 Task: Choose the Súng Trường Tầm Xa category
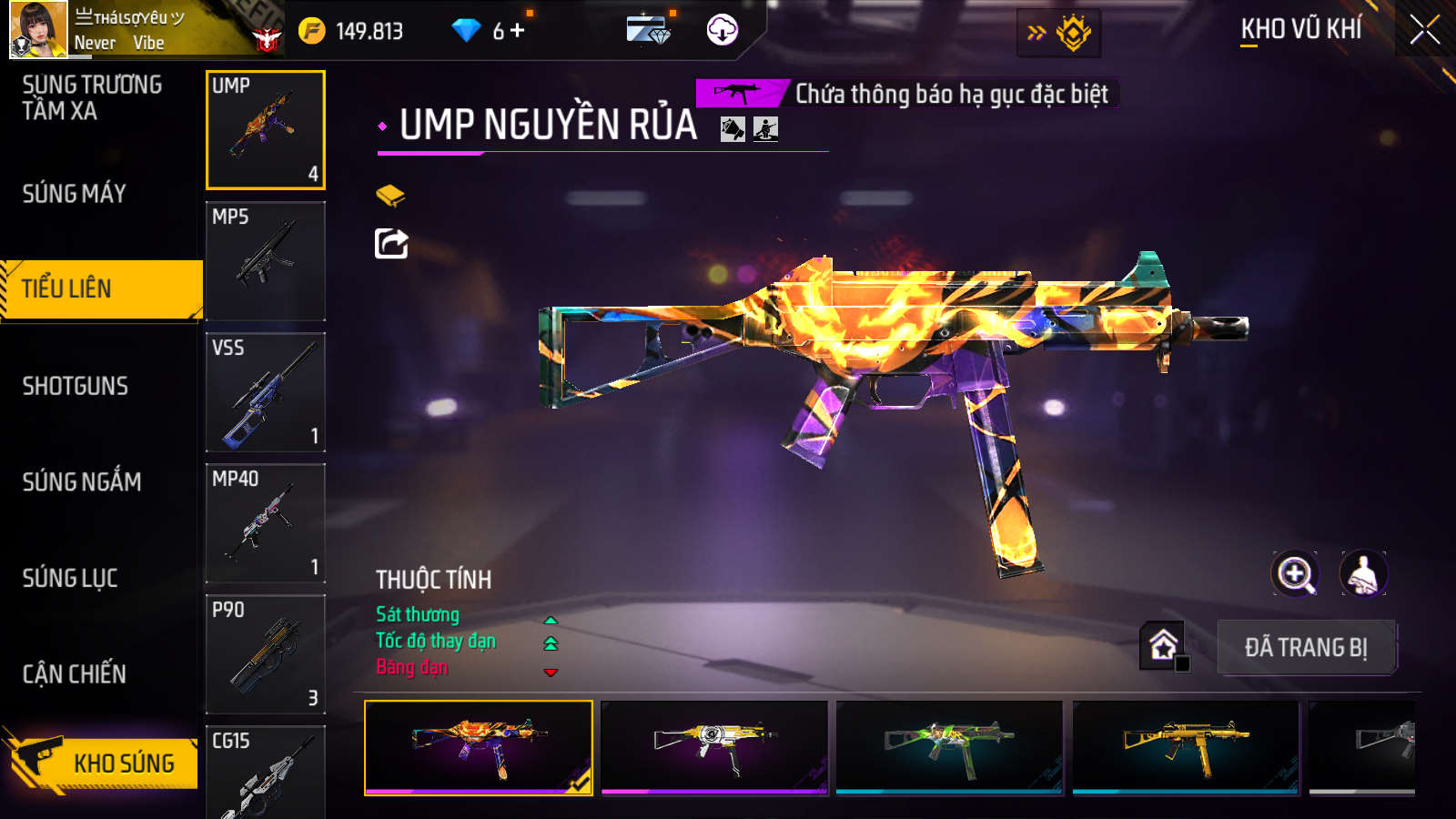tap(92, 97)
